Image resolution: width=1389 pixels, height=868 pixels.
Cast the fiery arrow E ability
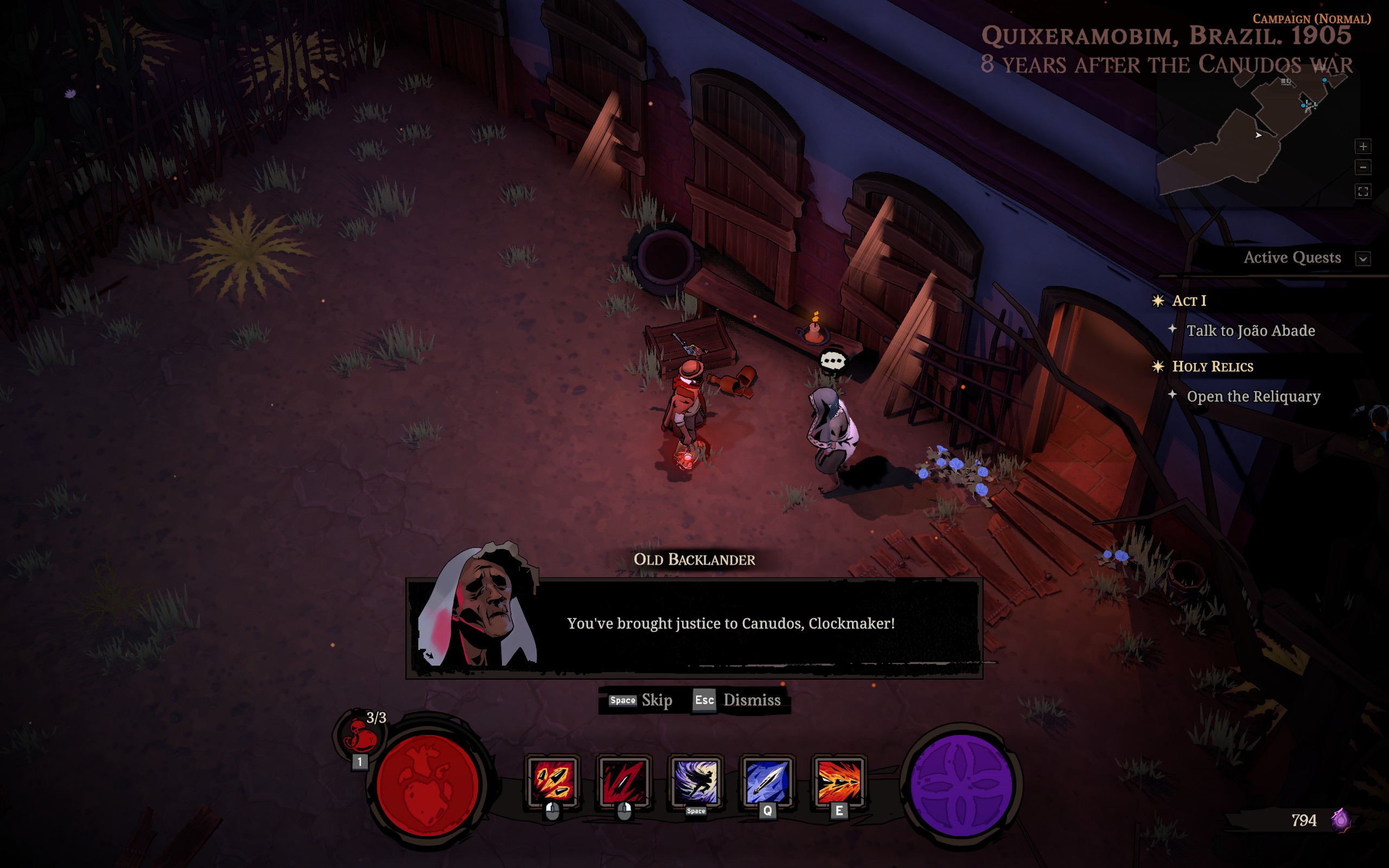click(x=839, y=781)
